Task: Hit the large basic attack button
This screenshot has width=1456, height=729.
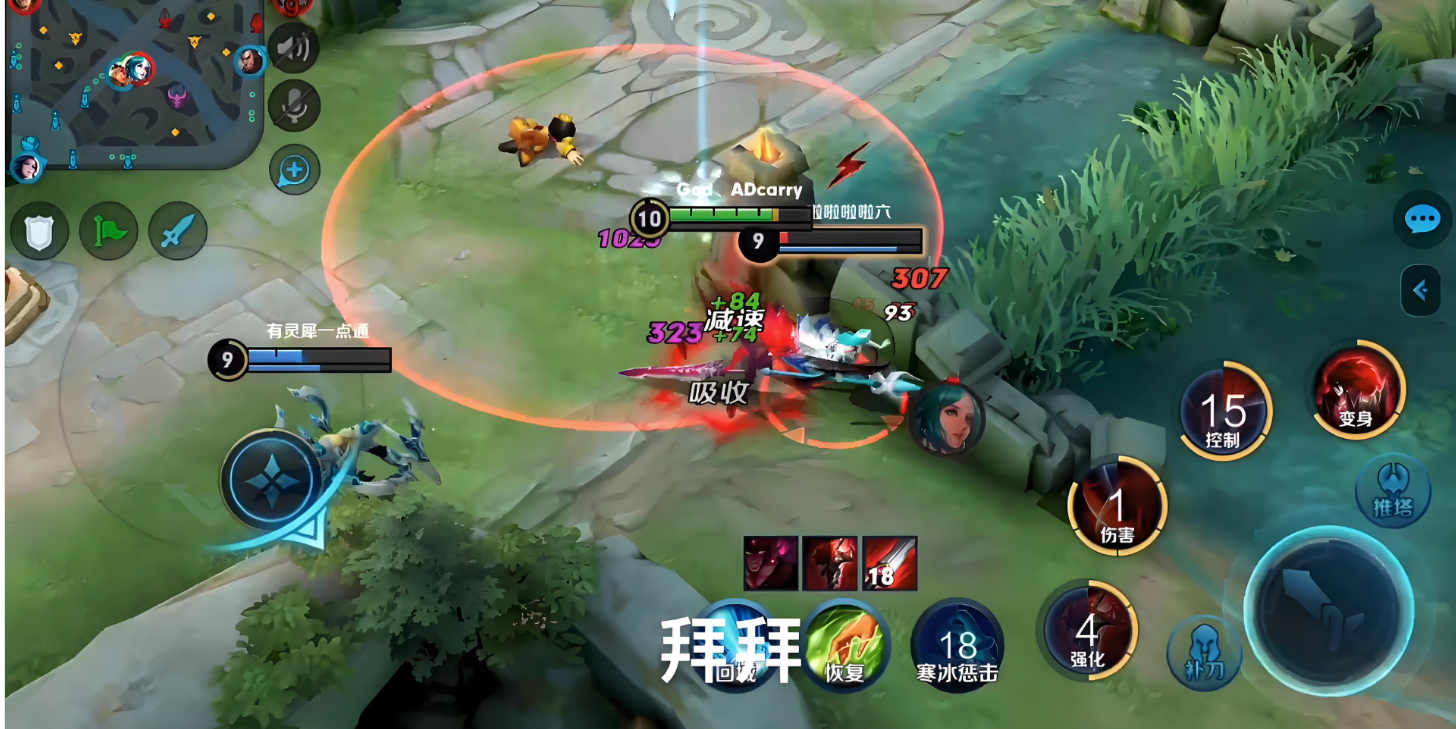Action: [x=1328, y=609]
